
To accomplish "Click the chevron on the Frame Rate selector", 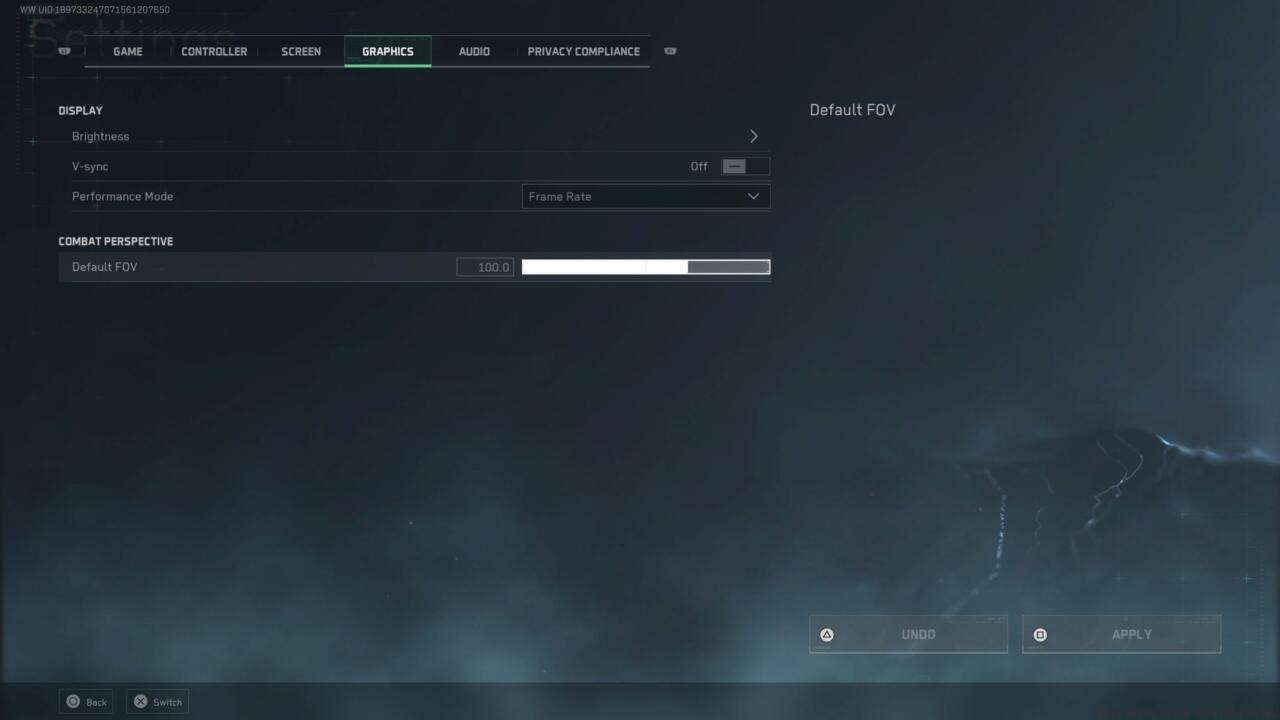I will [753, 196].
